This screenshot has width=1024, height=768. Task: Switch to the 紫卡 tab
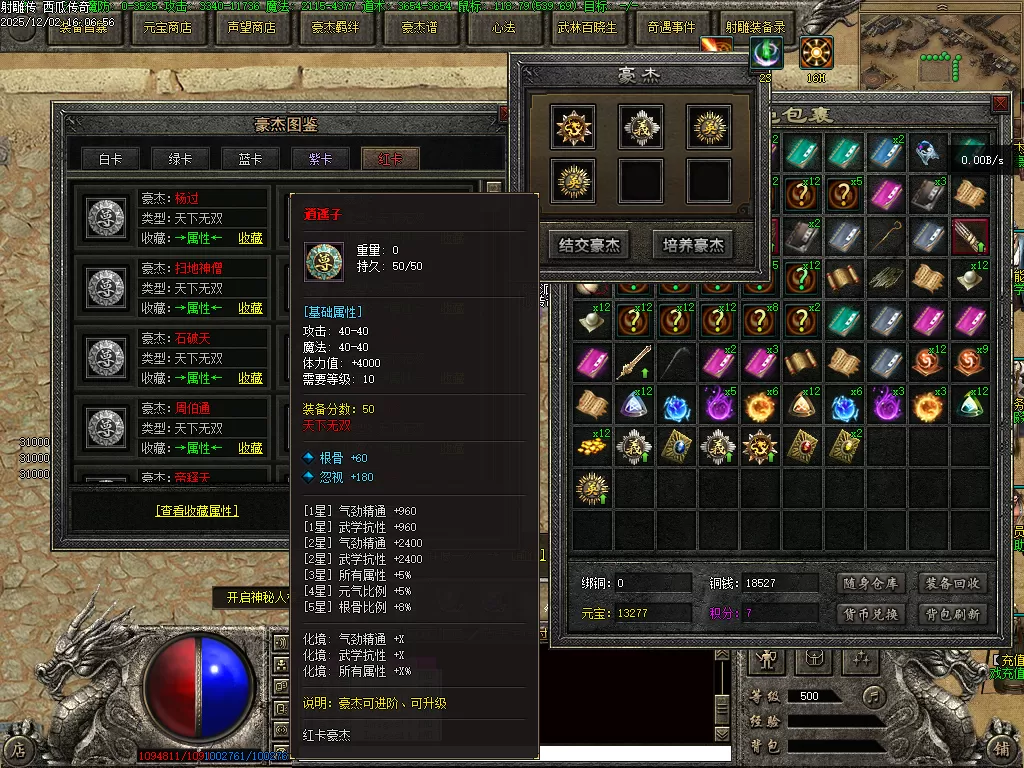tap(321, 159)
